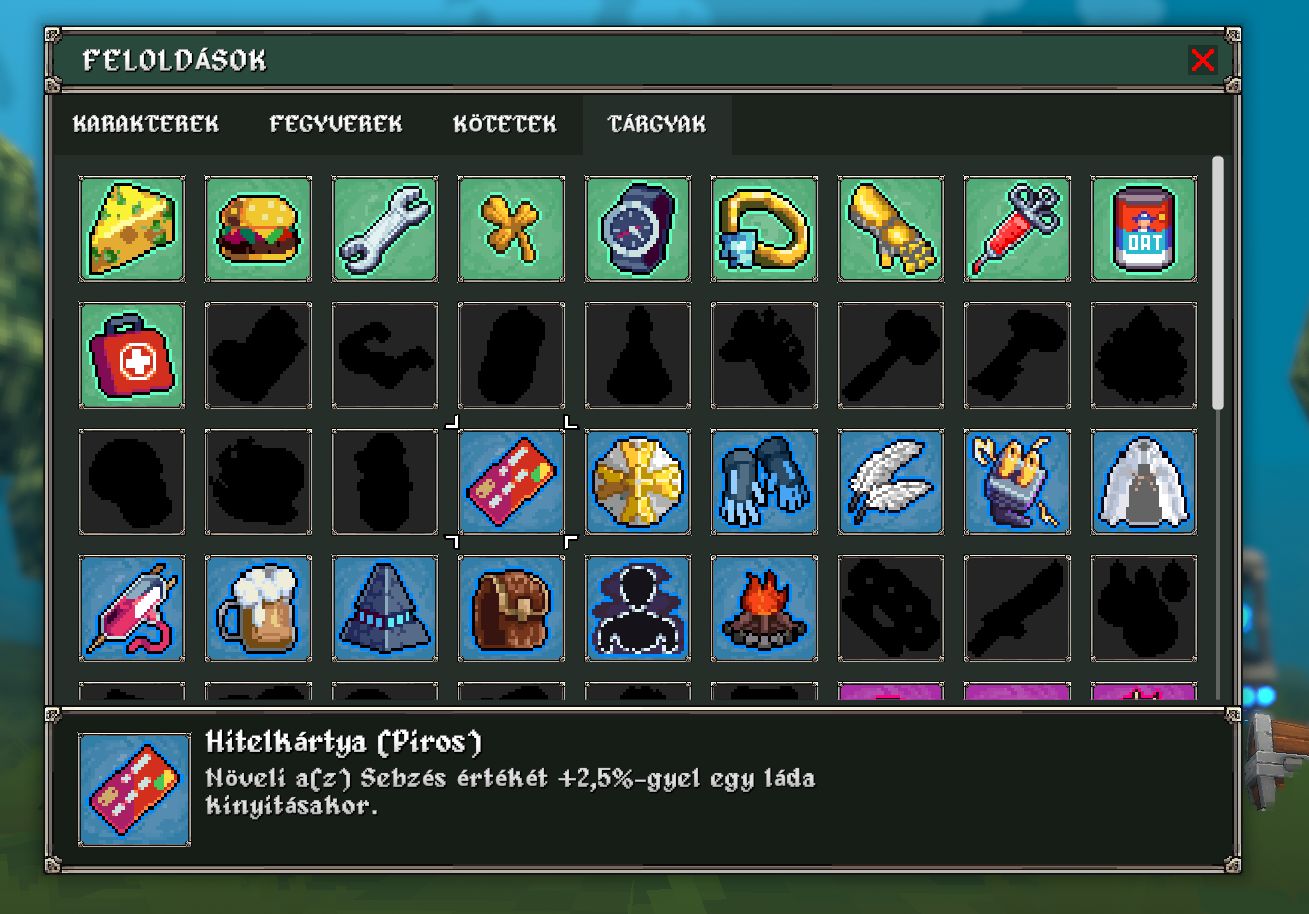Select the brown leather backpack item

[511, 609]
